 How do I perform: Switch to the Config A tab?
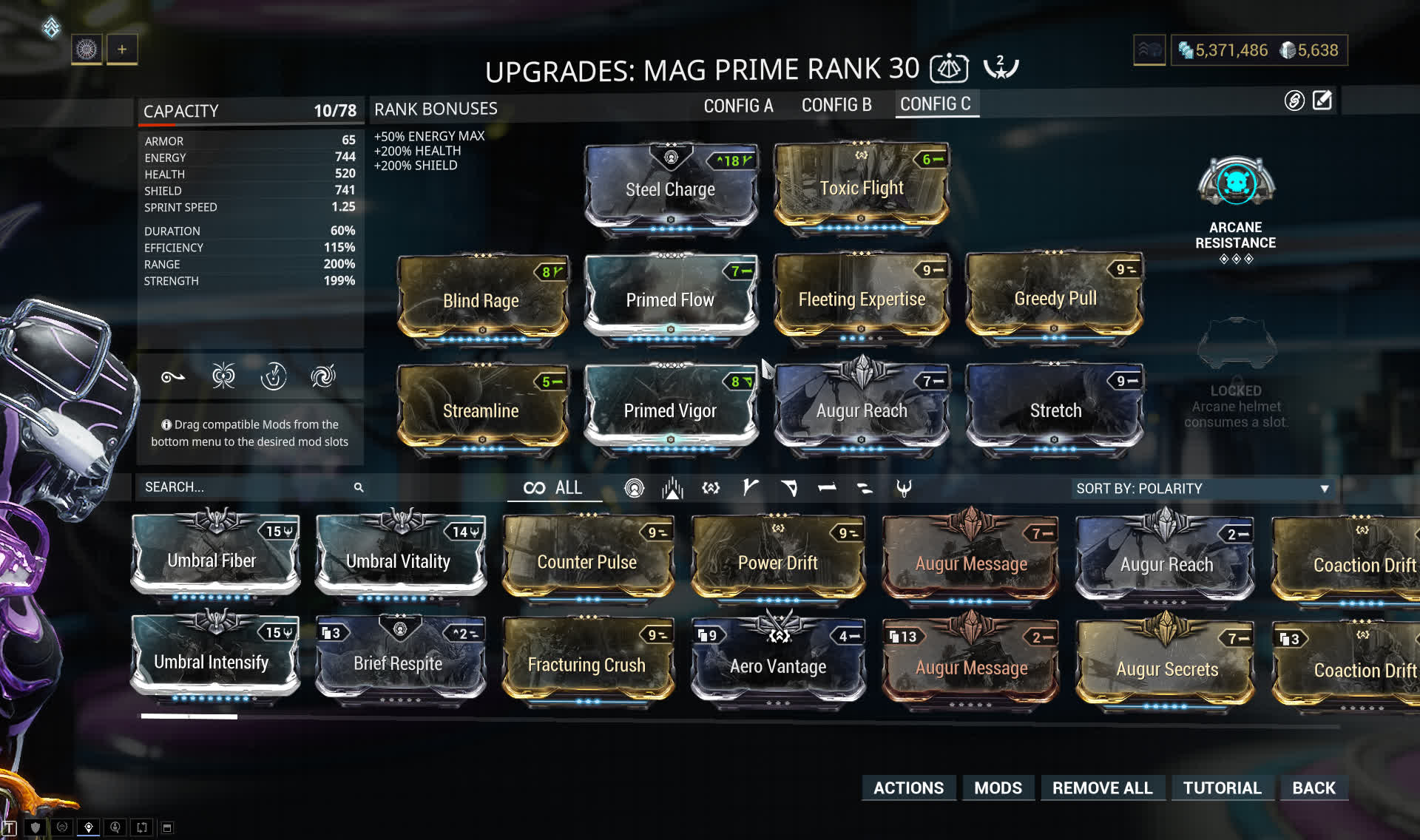tap(738, 106)
